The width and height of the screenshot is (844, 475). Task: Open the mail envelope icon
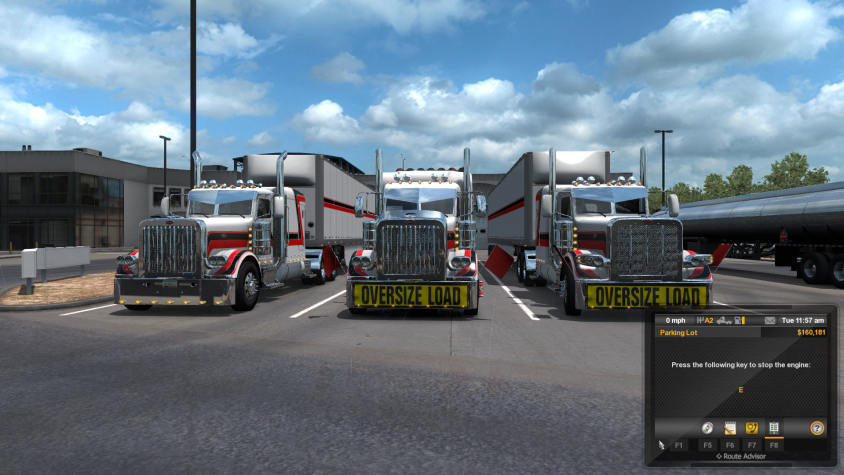click(x=769, y=321)
